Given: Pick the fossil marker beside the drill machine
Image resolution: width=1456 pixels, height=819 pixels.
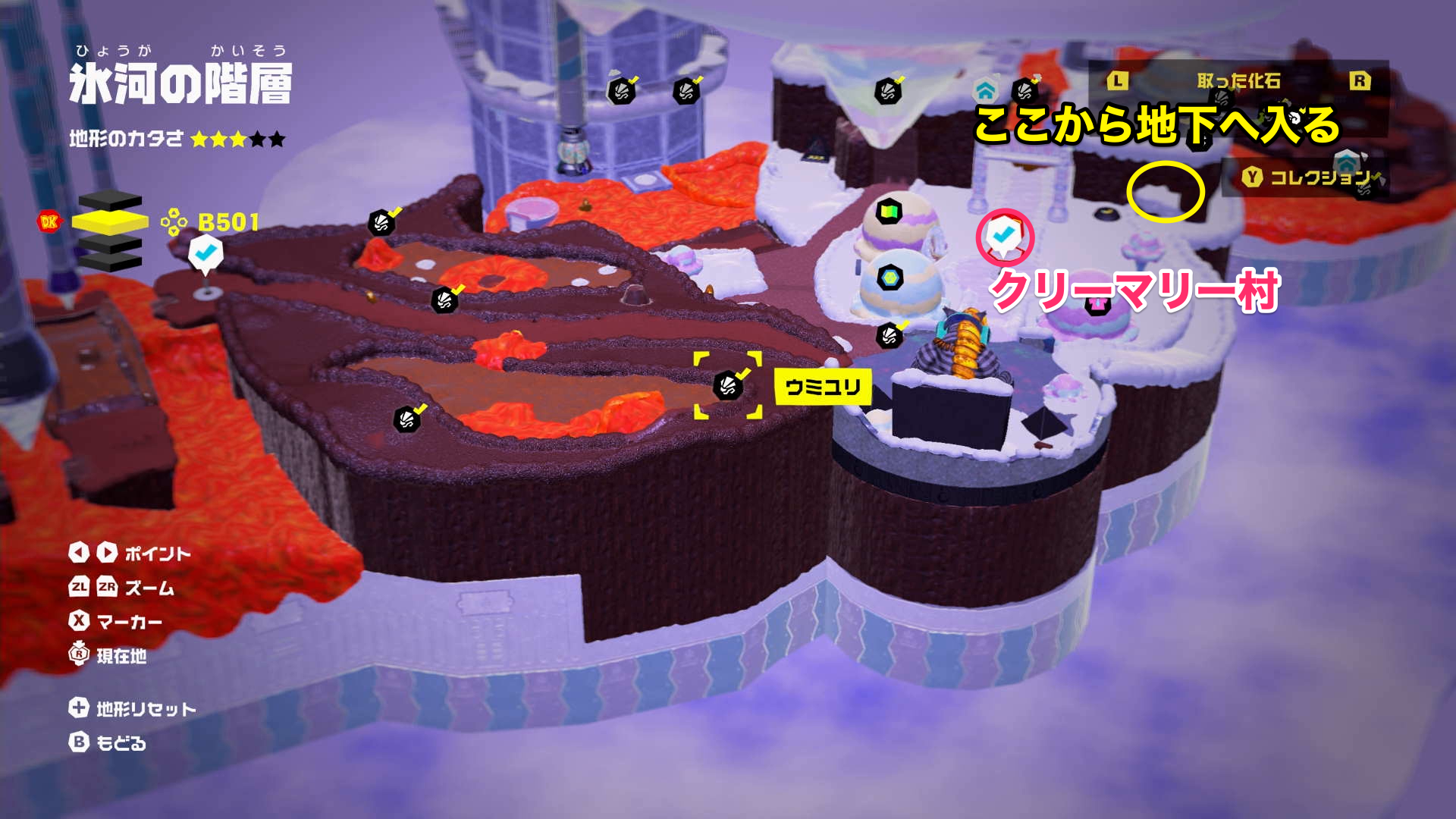Looking at the screenshot, I should tap(889, 334).
